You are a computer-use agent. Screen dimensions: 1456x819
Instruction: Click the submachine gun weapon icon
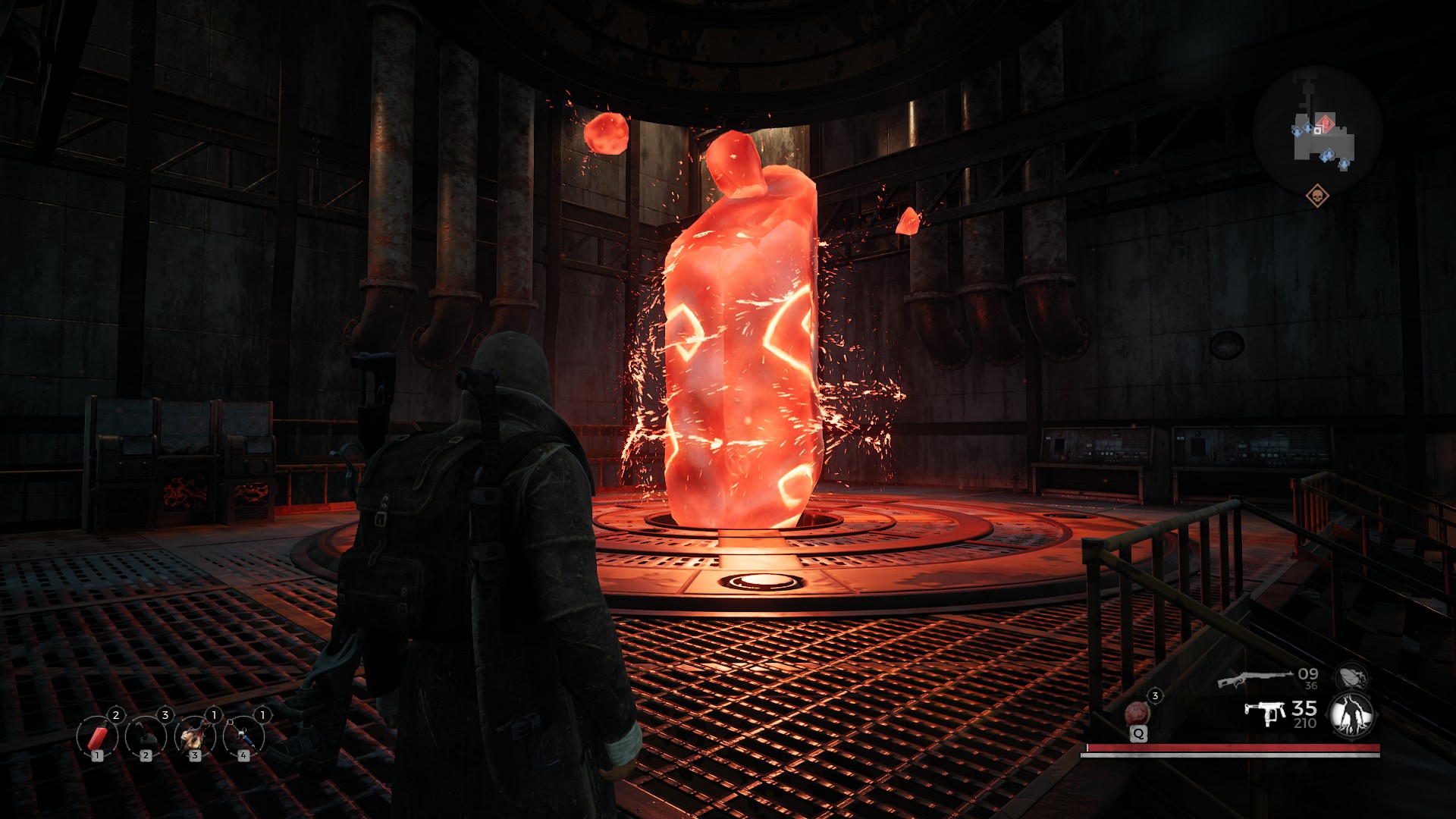pyautogui.click(x=1265, y=713)
